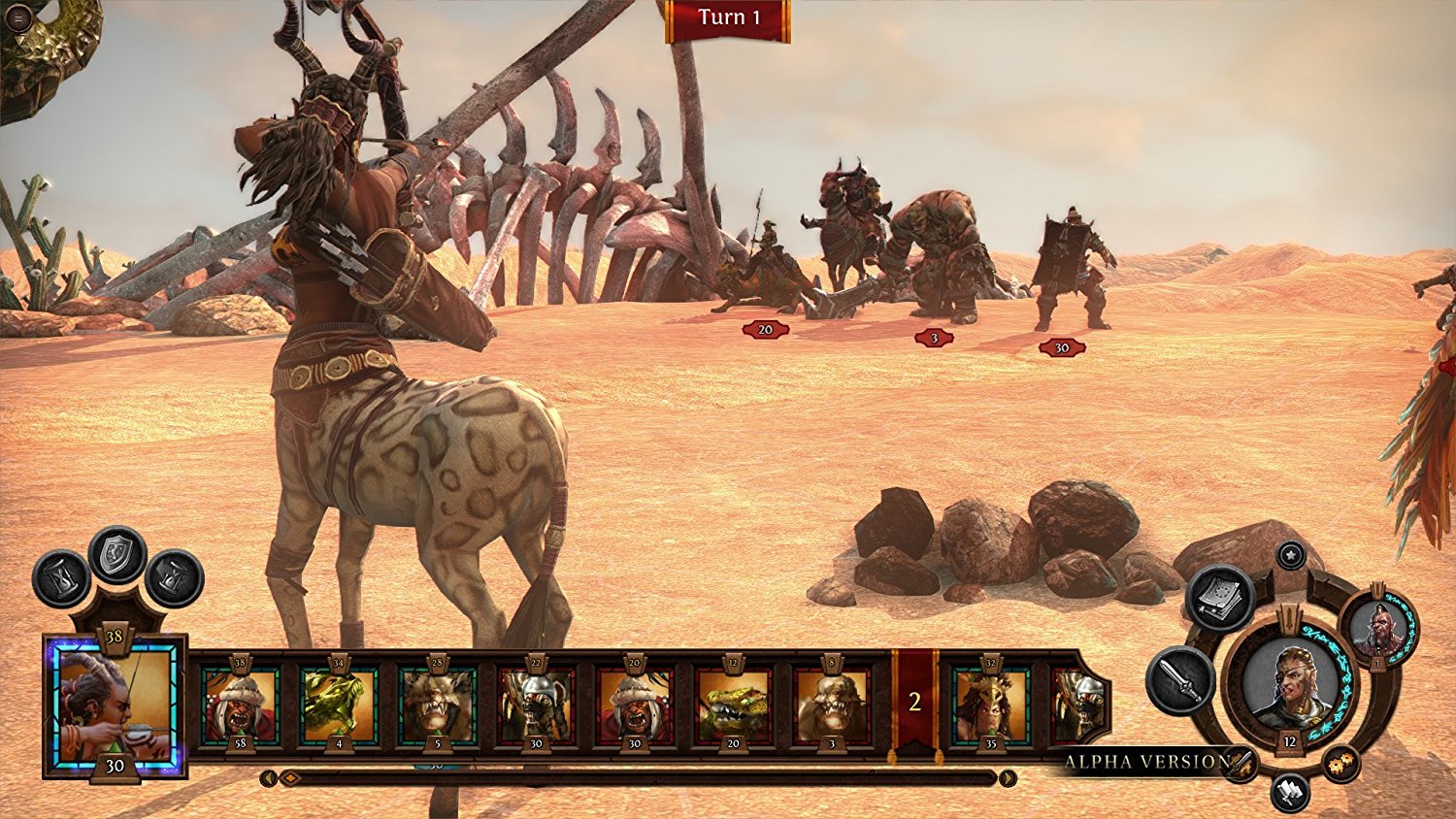Select the active centaur archer portrait
Screen dimensions: 1456x819
click(x=115, y=705)
